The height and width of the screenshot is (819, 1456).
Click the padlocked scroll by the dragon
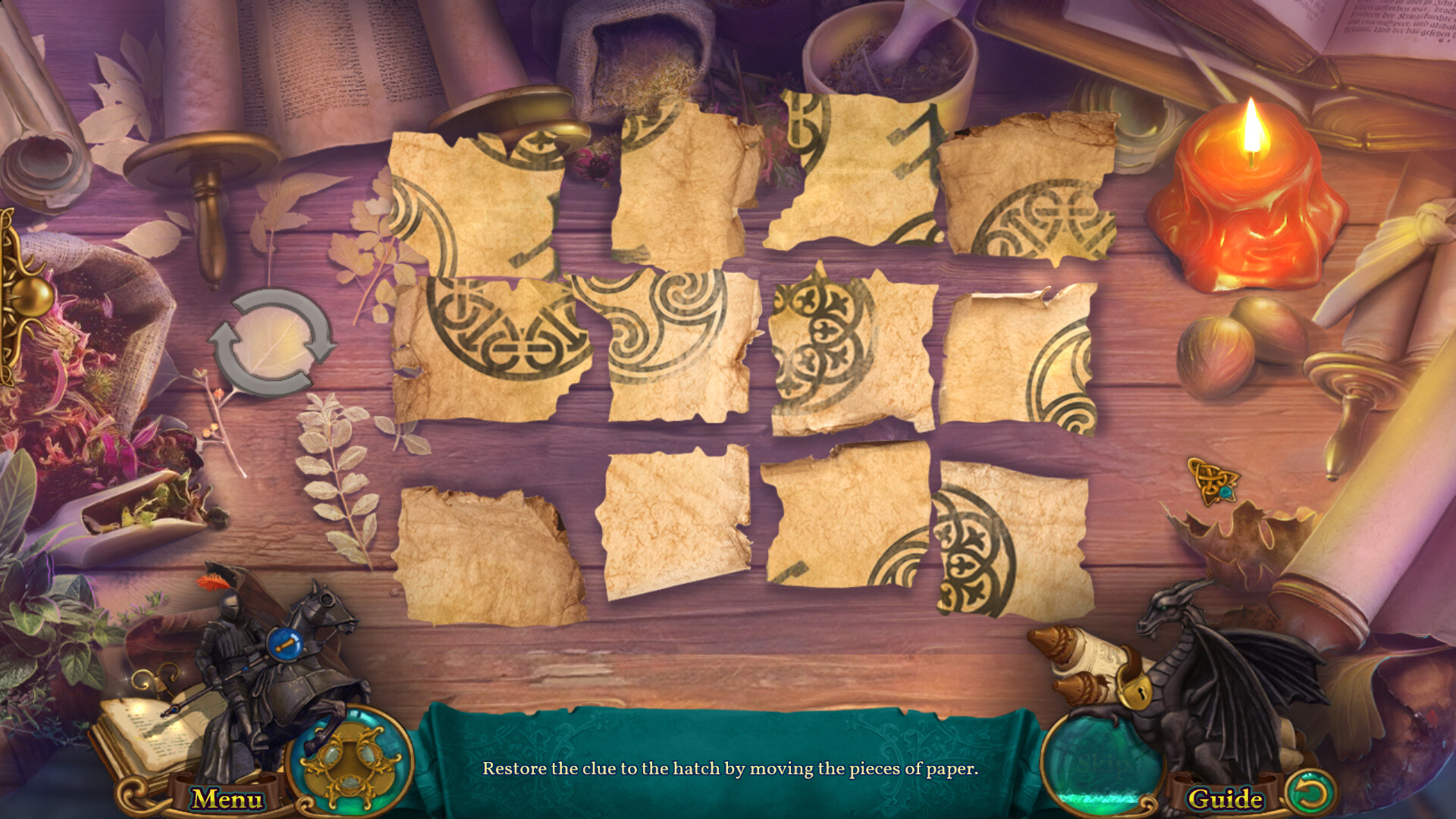(1092, 667)
